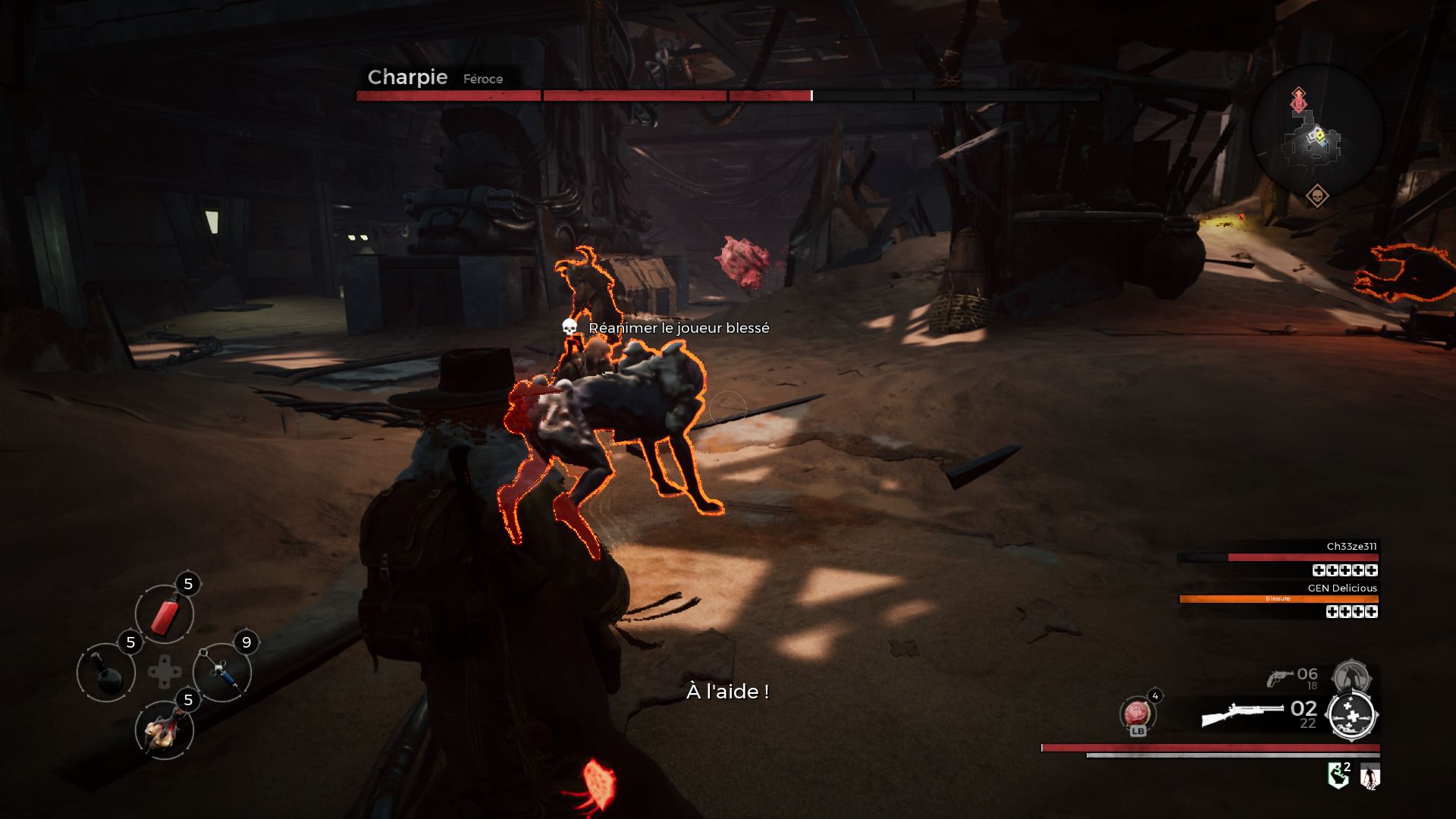Select the blue syringe consumable slot
Viewport: 1456px width, 819px height.
coord(222,672)
